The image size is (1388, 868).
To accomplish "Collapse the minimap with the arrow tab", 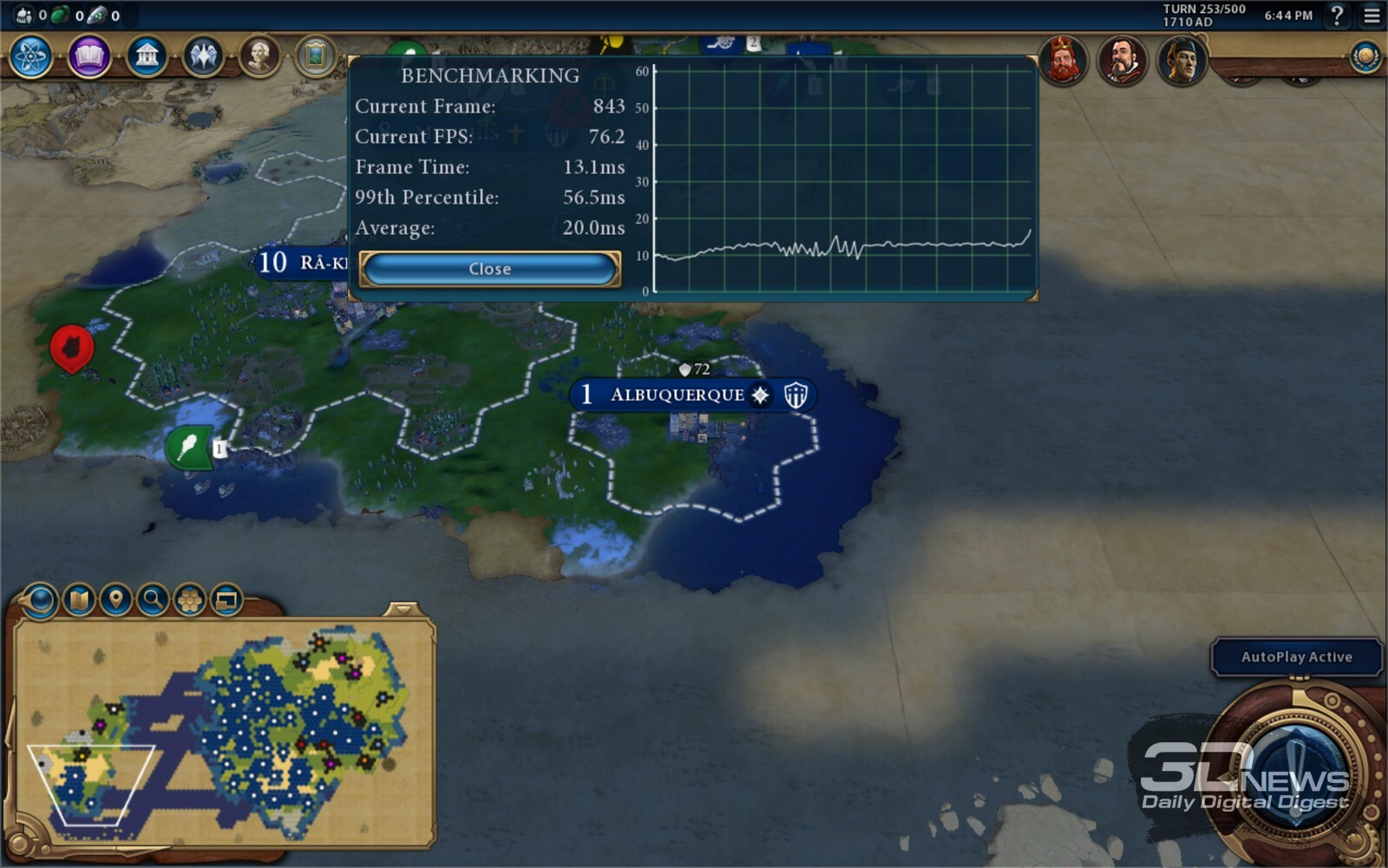I will [x=403, y=609].
